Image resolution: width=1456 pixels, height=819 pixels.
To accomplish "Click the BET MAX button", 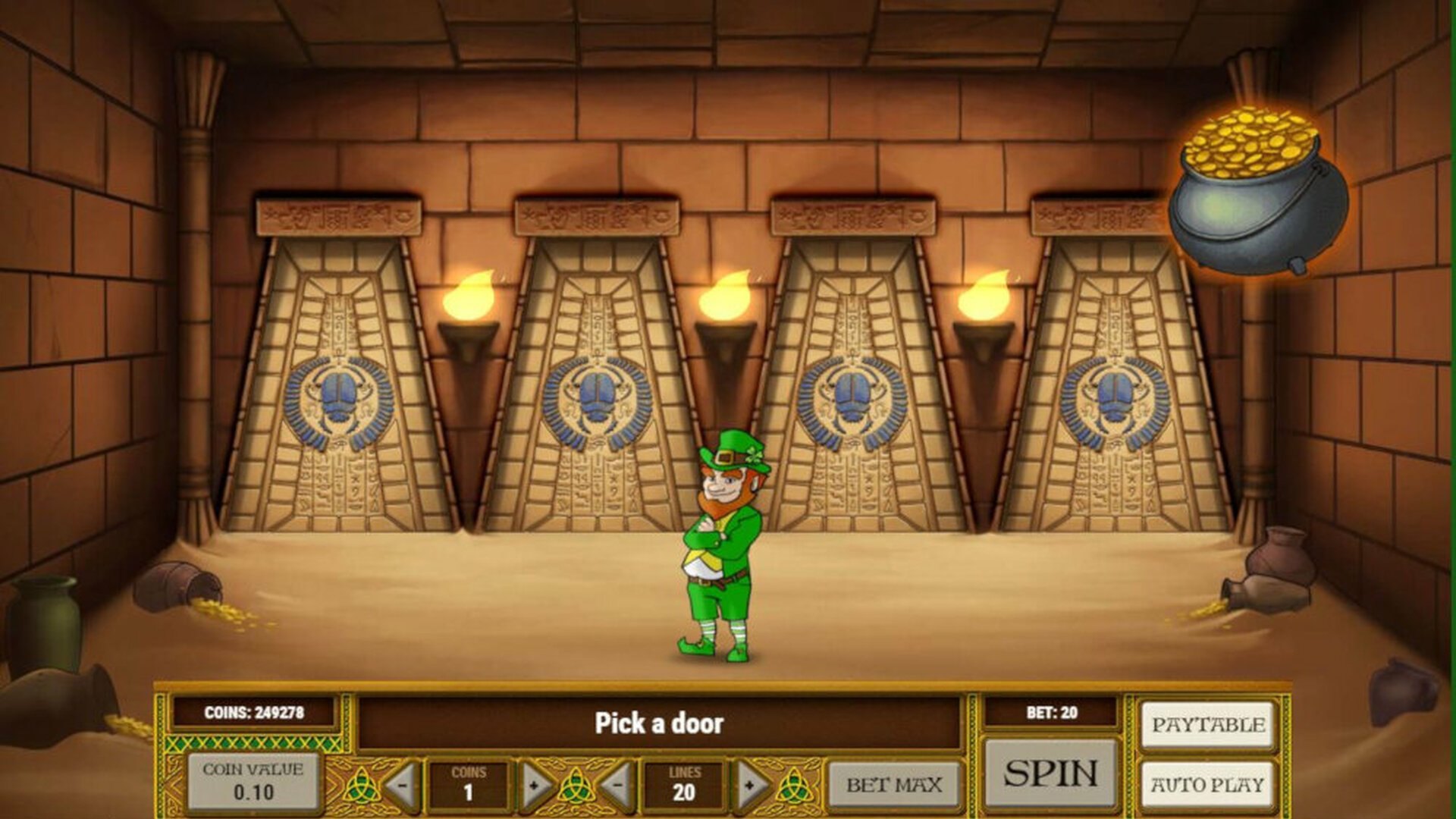I will click(x=894, y=785).
